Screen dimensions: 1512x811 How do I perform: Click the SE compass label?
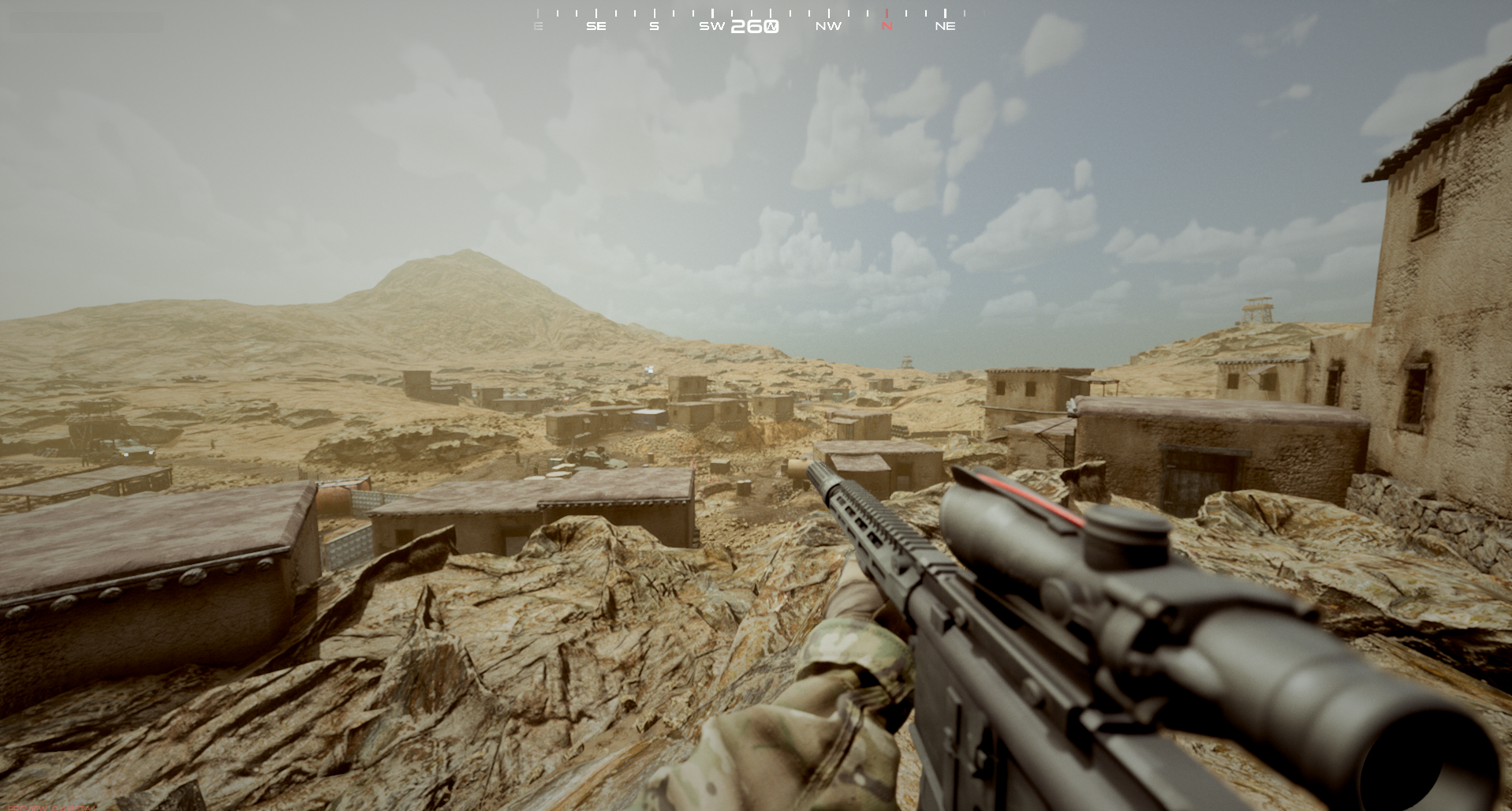pos(596,25)
